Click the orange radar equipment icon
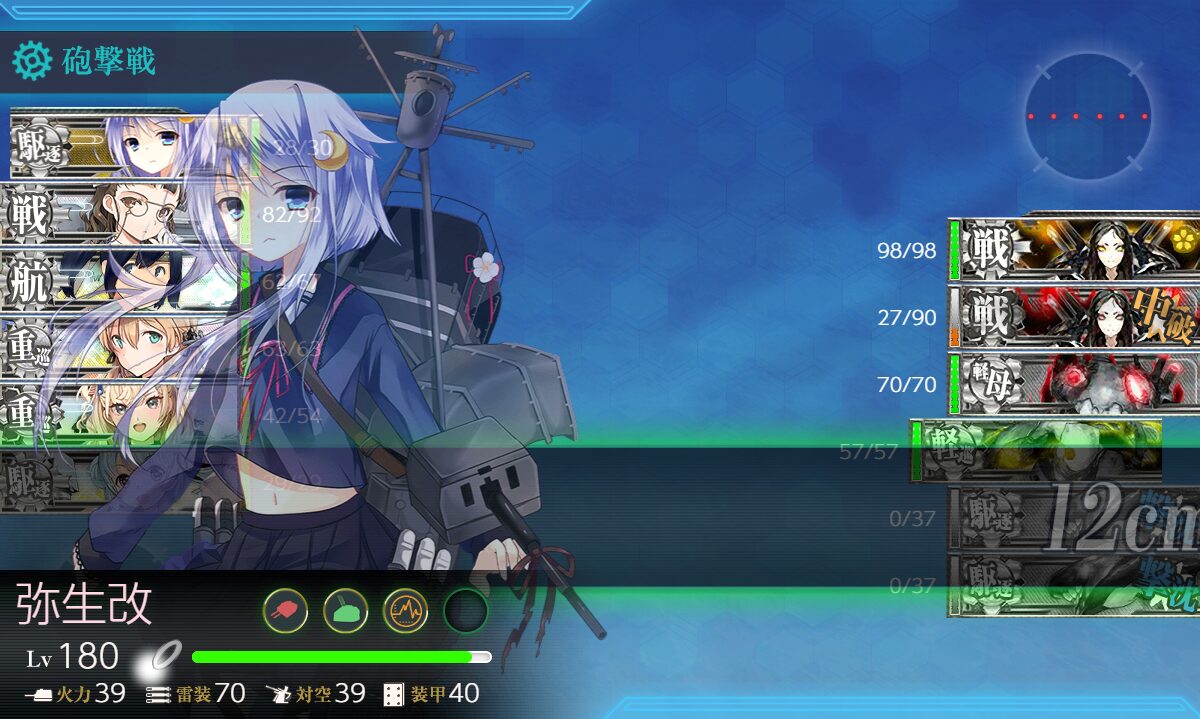This screenshot has width=1200, height=719. tap(405, 610)
